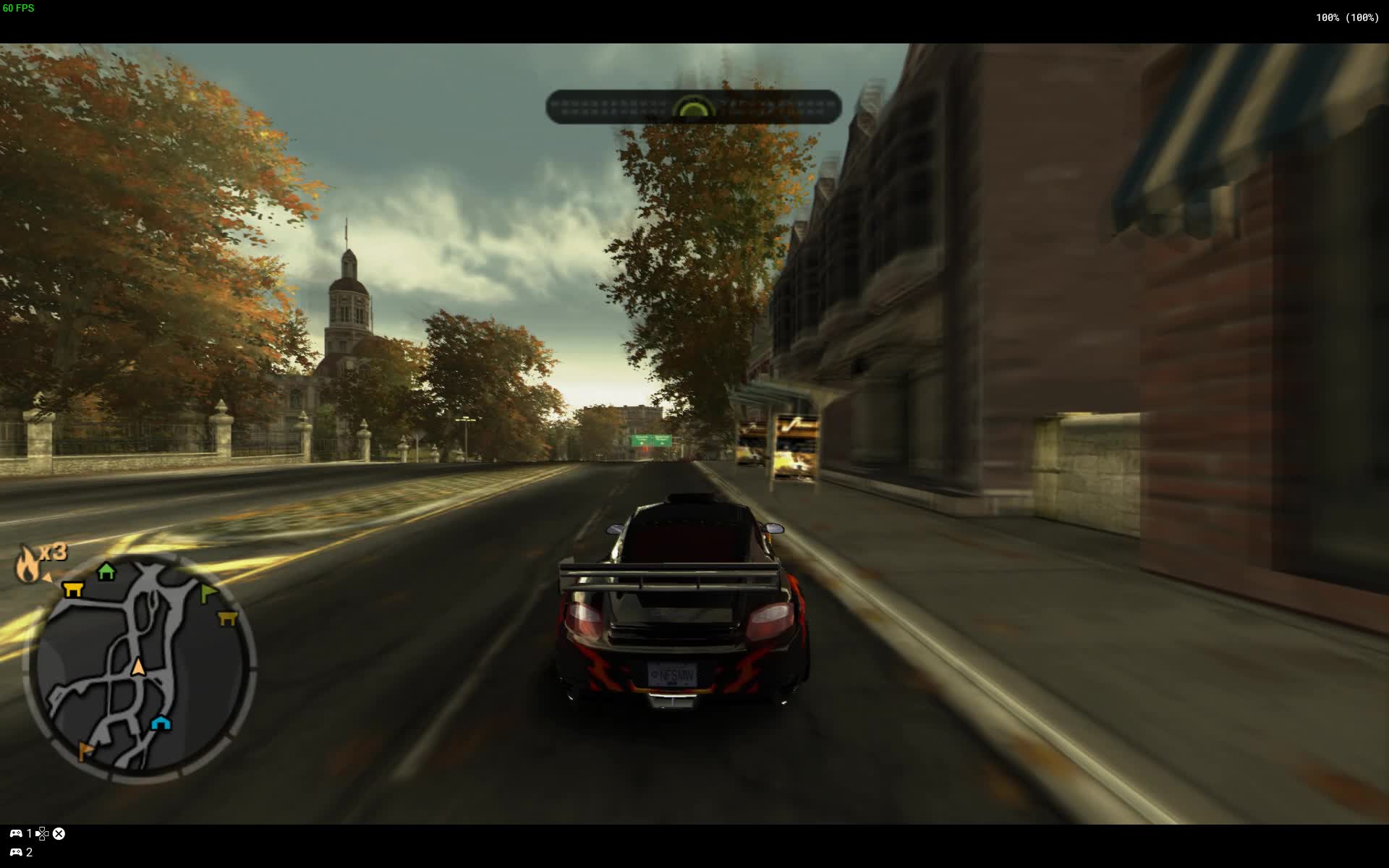Click the flame heat level icon

[x=26, y=563]
